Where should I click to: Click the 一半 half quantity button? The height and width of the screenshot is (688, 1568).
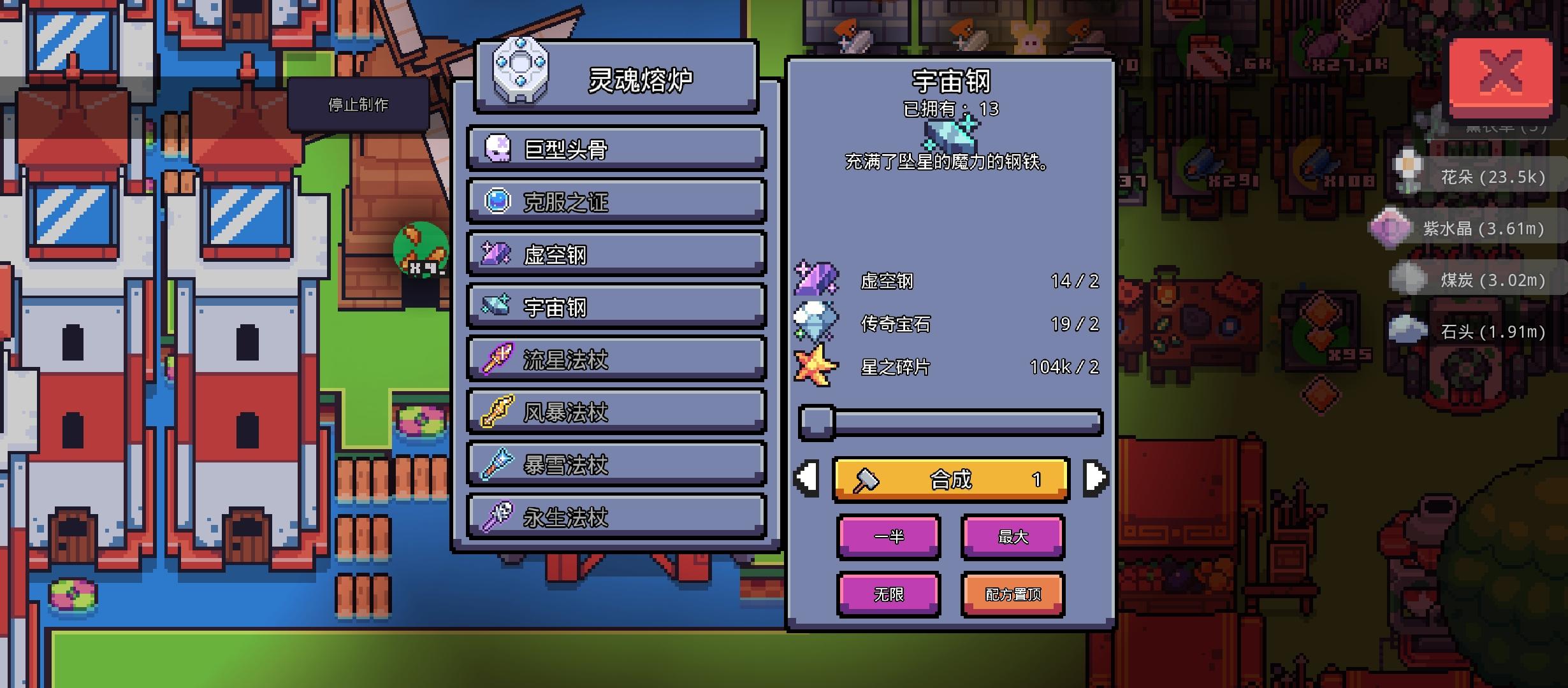[x=889, y=536]
